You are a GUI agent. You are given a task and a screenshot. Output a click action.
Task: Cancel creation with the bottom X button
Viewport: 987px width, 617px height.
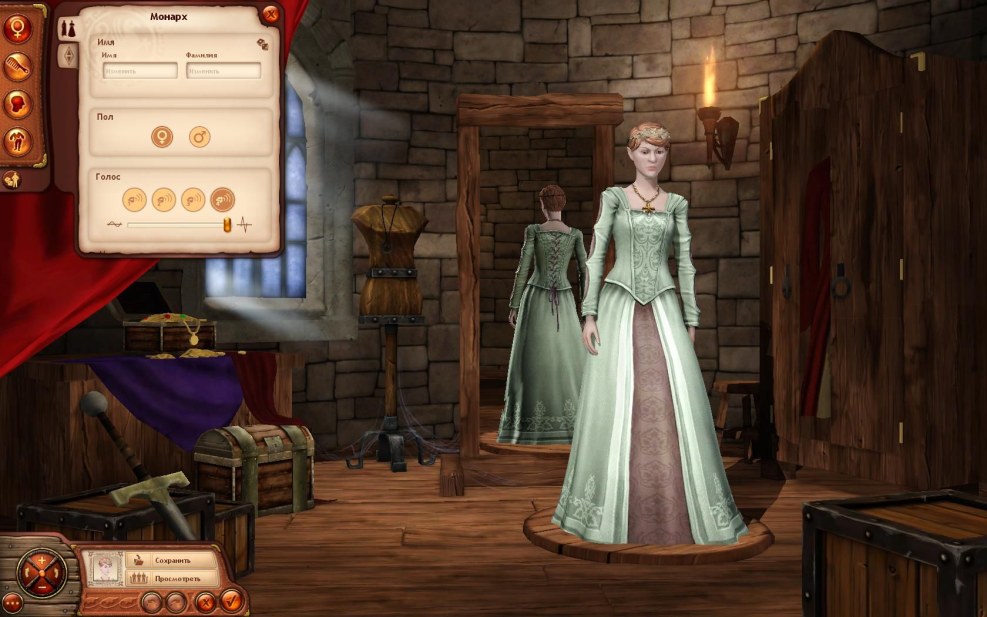[x=205, y=601]
